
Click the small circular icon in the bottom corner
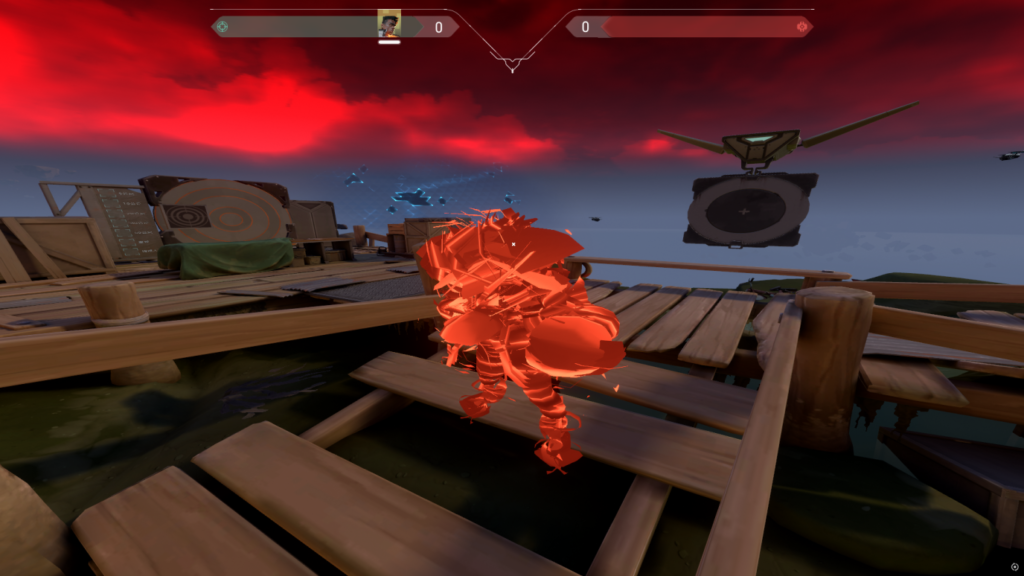[1015, 567]
